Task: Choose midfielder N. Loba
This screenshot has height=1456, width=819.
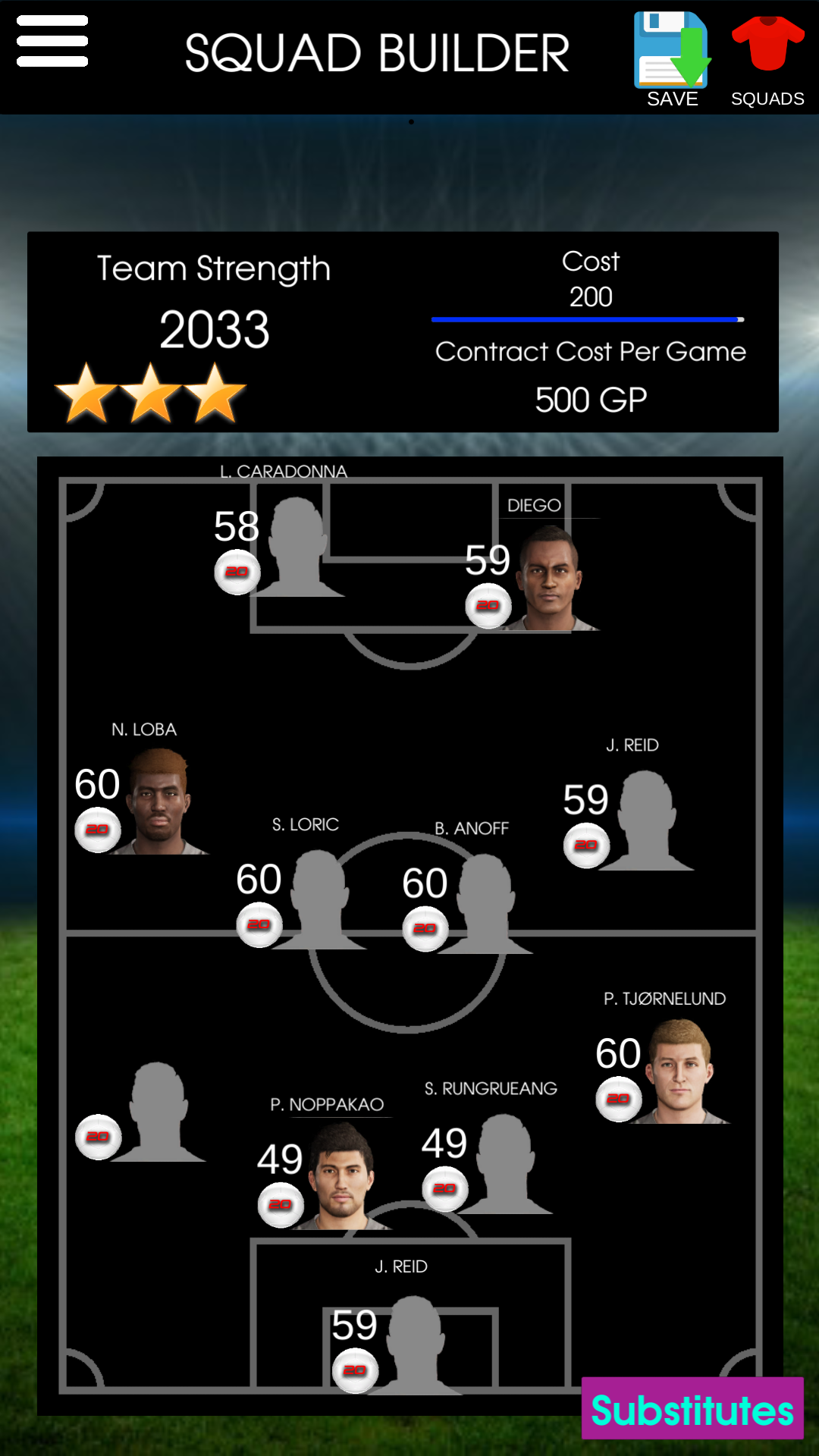Action: (159, 802)
